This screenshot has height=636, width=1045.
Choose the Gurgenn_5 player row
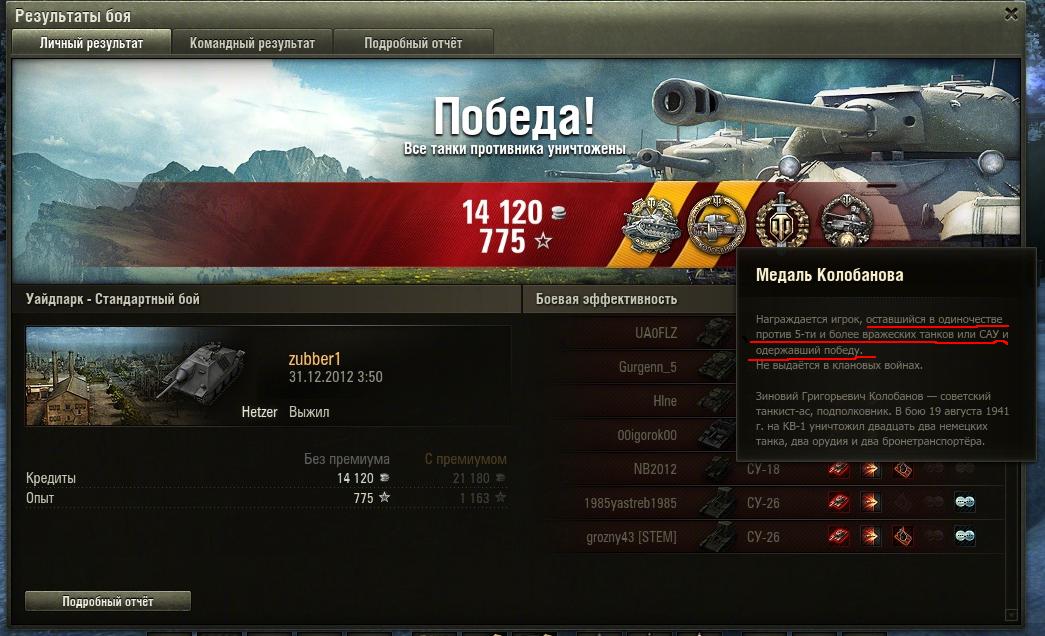click(x=640, y=367)
